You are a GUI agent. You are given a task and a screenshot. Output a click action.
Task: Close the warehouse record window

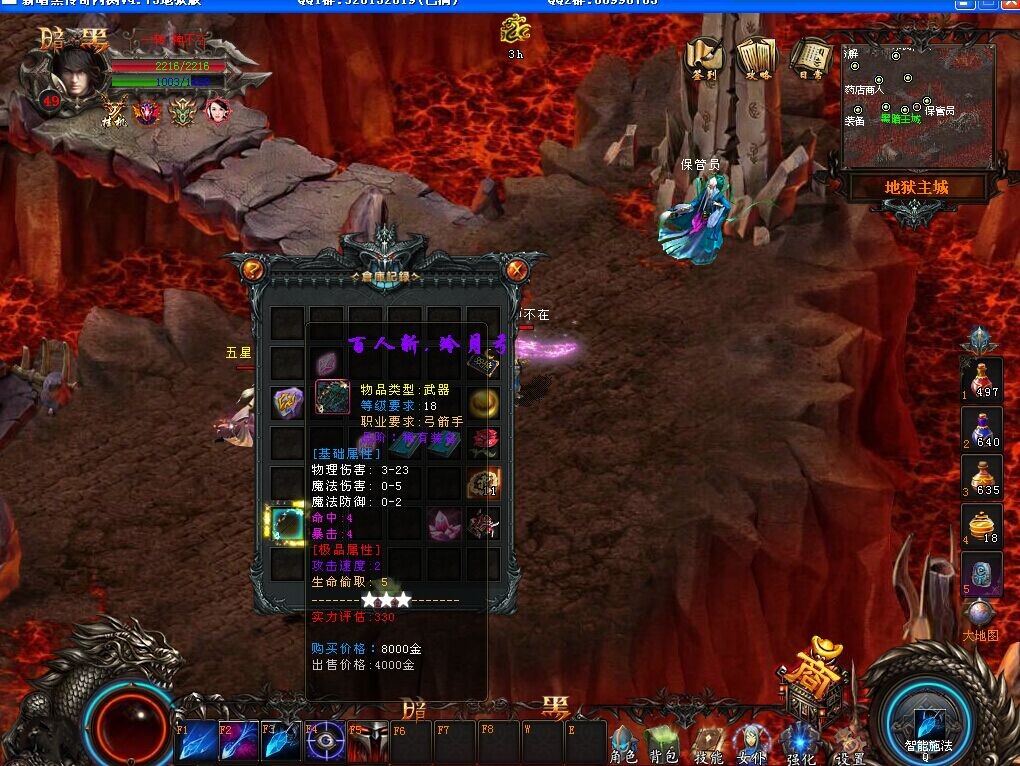(516, 269)
